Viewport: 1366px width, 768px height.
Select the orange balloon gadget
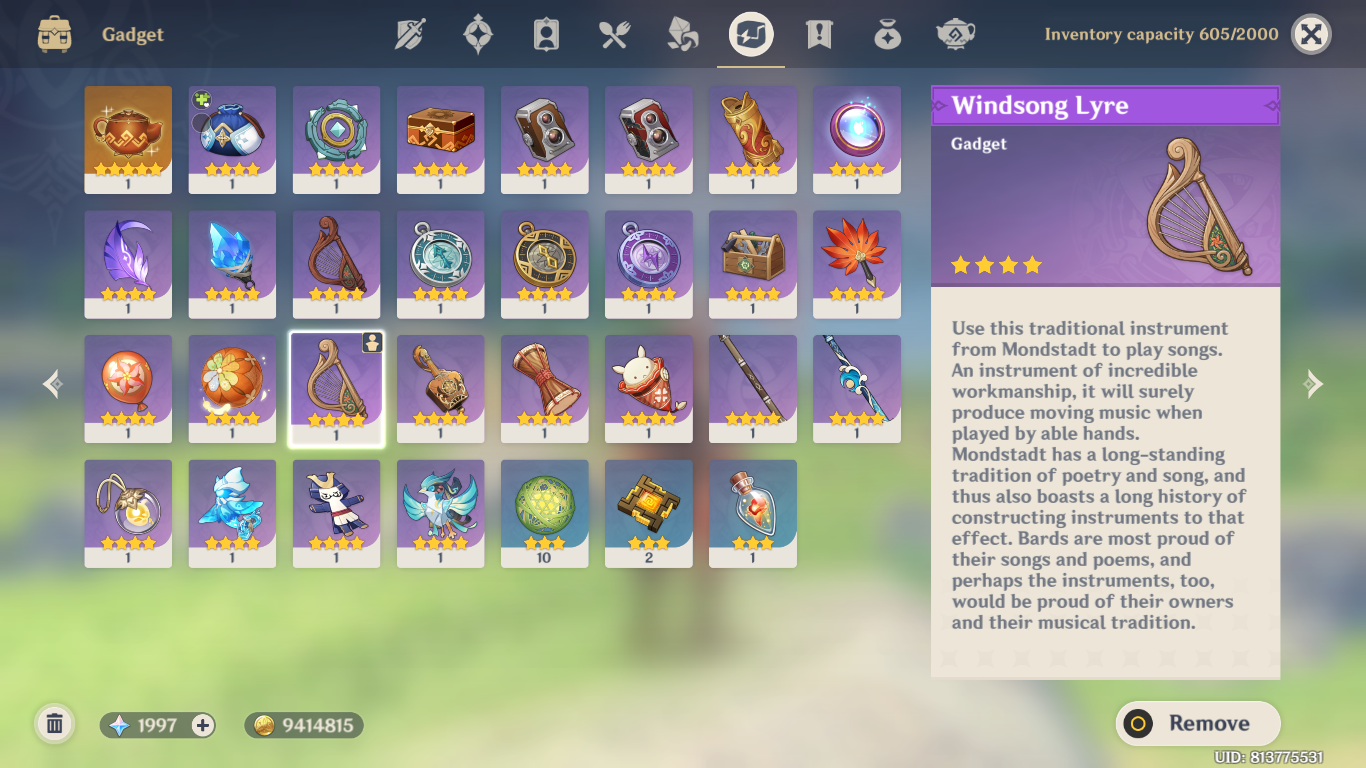pos(128,388)
